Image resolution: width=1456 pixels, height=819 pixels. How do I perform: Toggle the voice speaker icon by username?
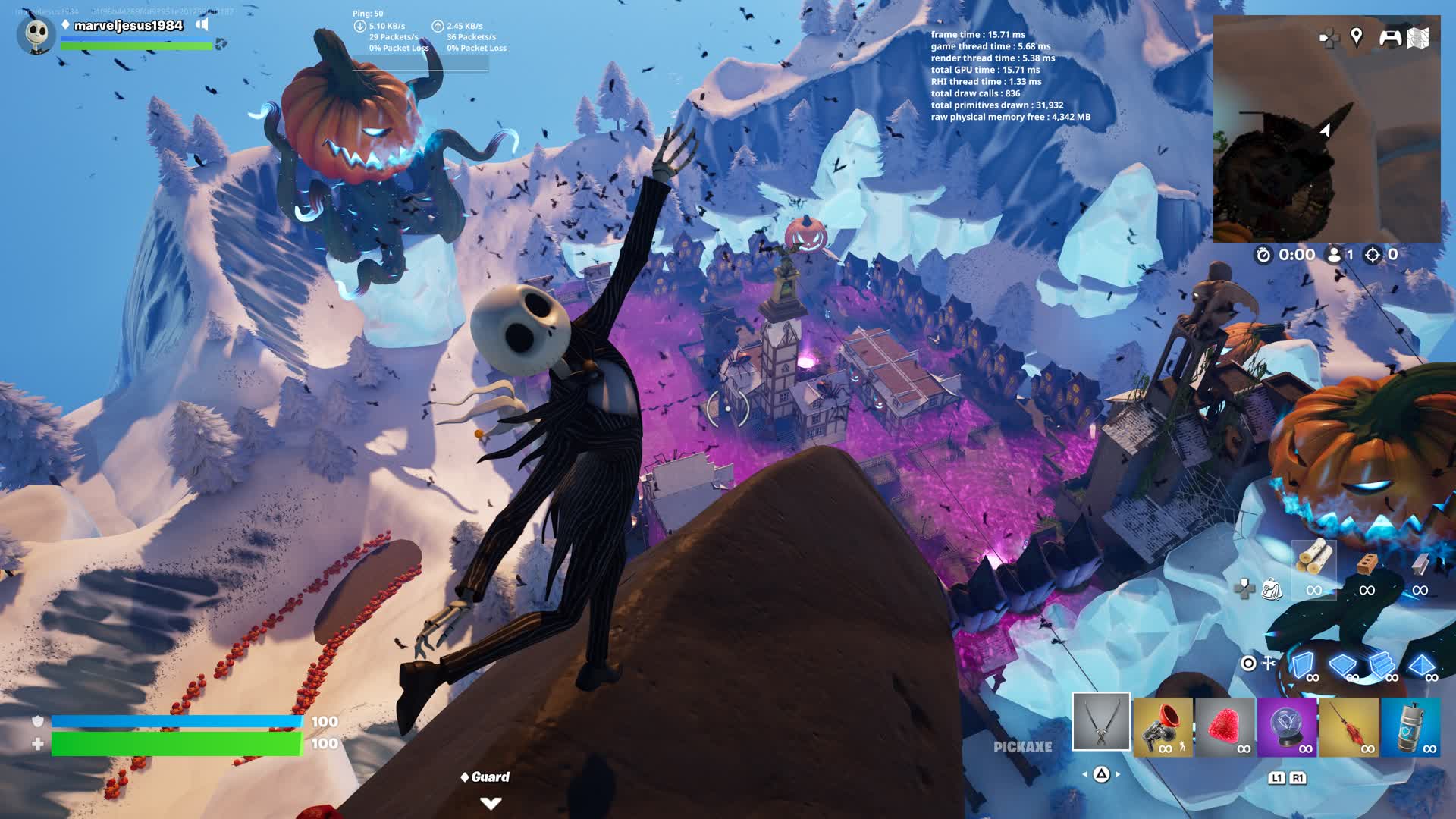click(x=202, y=24)
